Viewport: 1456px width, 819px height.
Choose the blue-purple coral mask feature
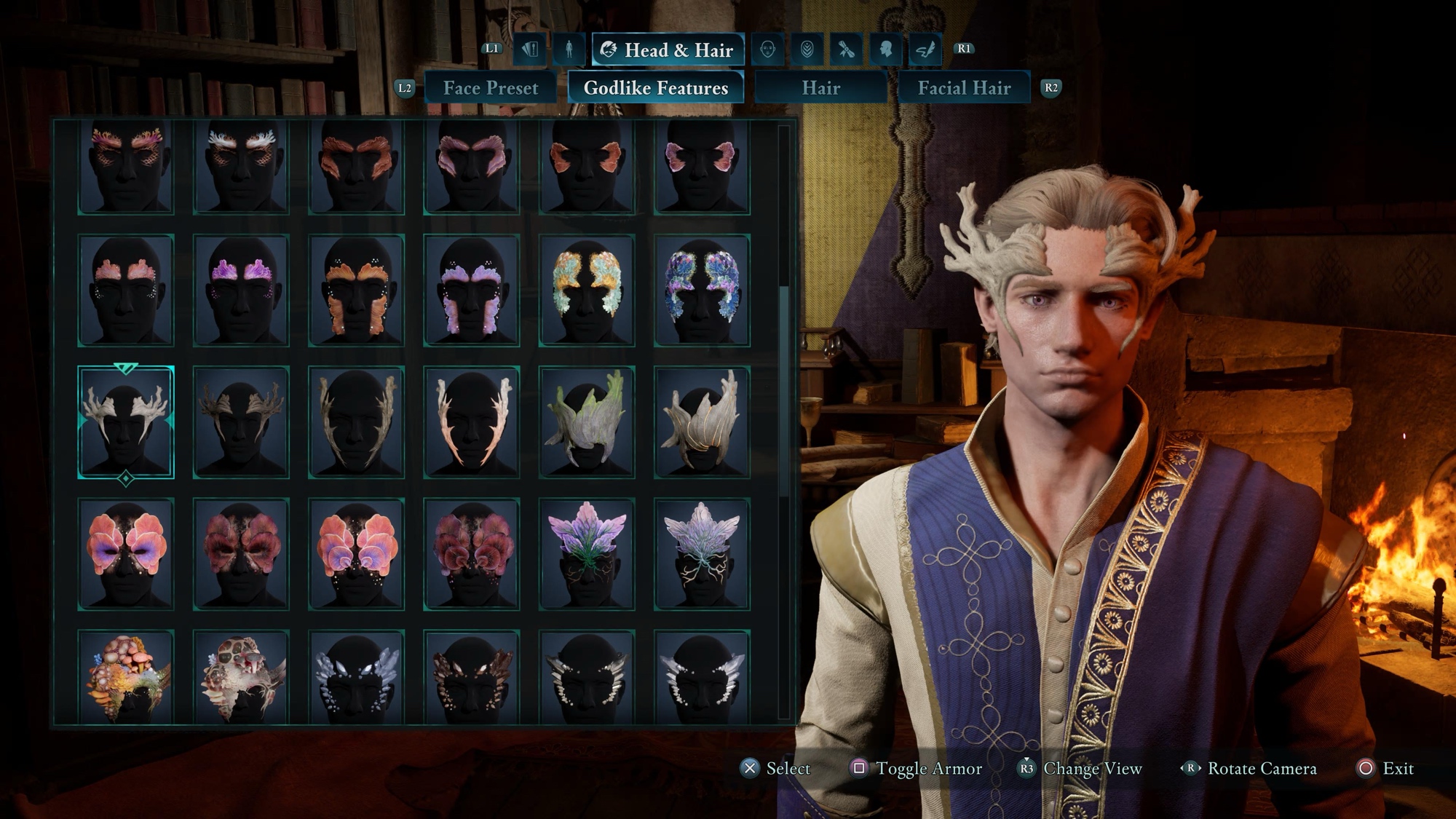702,290
